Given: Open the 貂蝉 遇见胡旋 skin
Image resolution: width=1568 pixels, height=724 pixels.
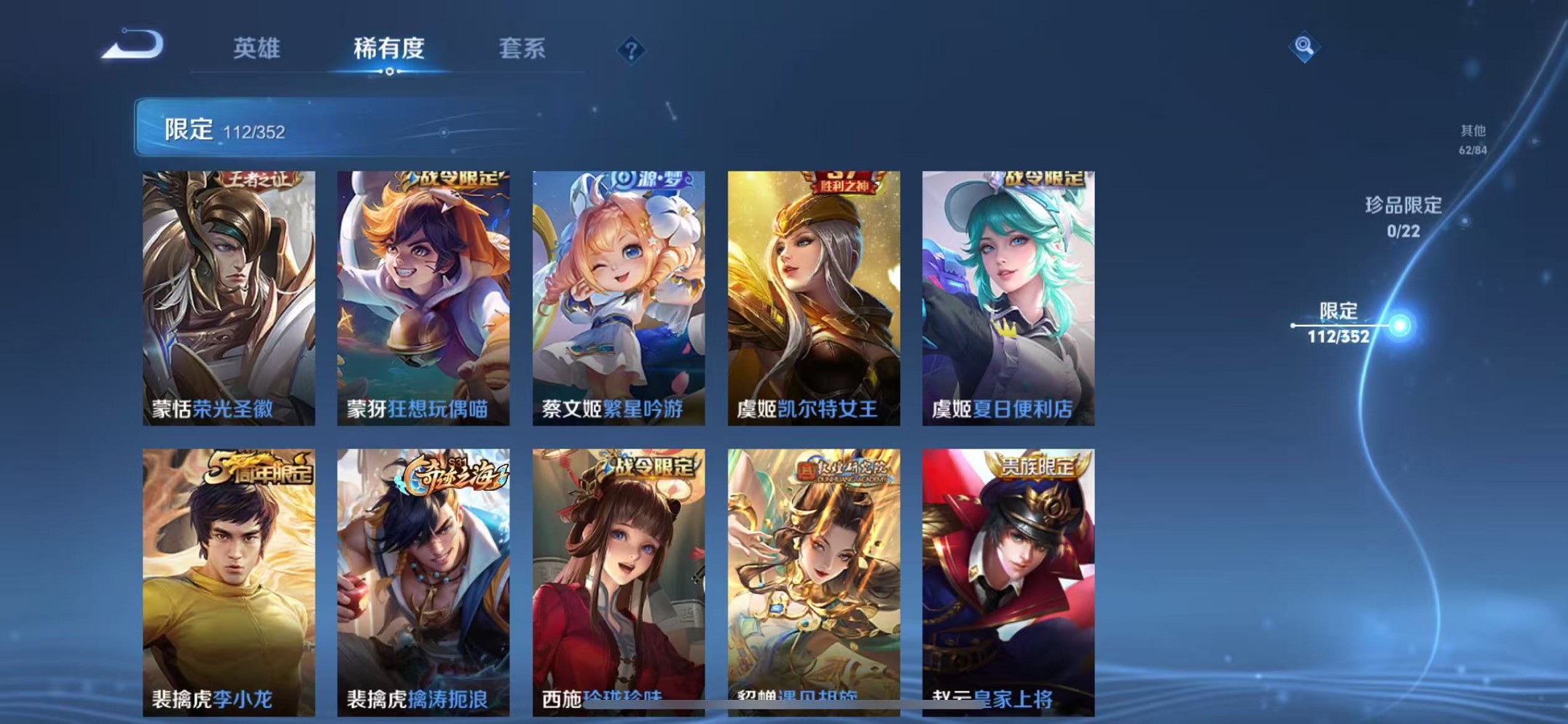Looking at the screenshot, I should (x=813, y=575).
